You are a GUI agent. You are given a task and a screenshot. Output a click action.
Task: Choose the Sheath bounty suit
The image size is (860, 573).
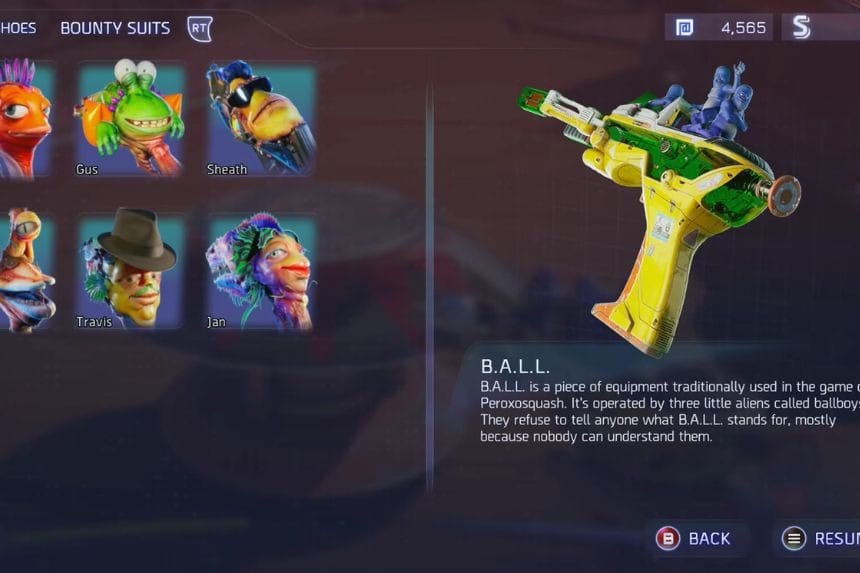[x=261, y=119]
